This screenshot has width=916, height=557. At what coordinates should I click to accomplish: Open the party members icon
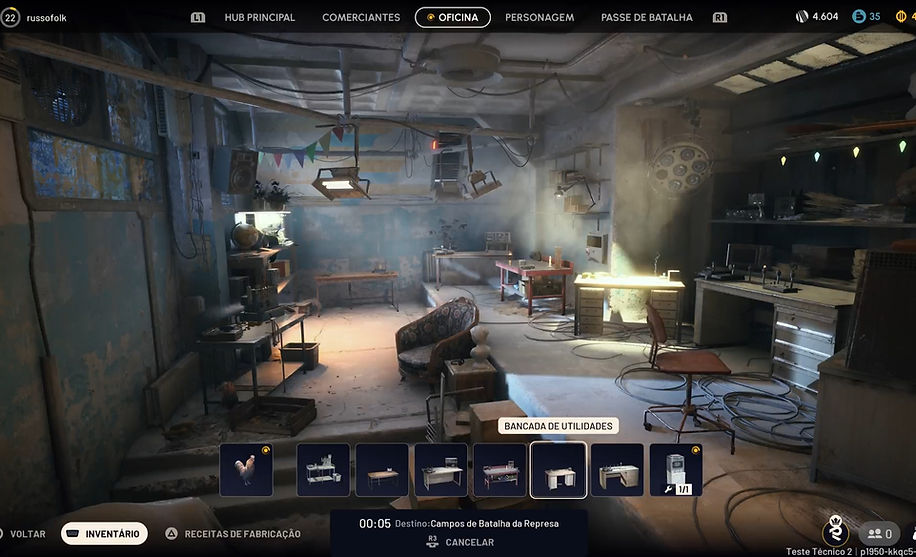coord(880,534)
